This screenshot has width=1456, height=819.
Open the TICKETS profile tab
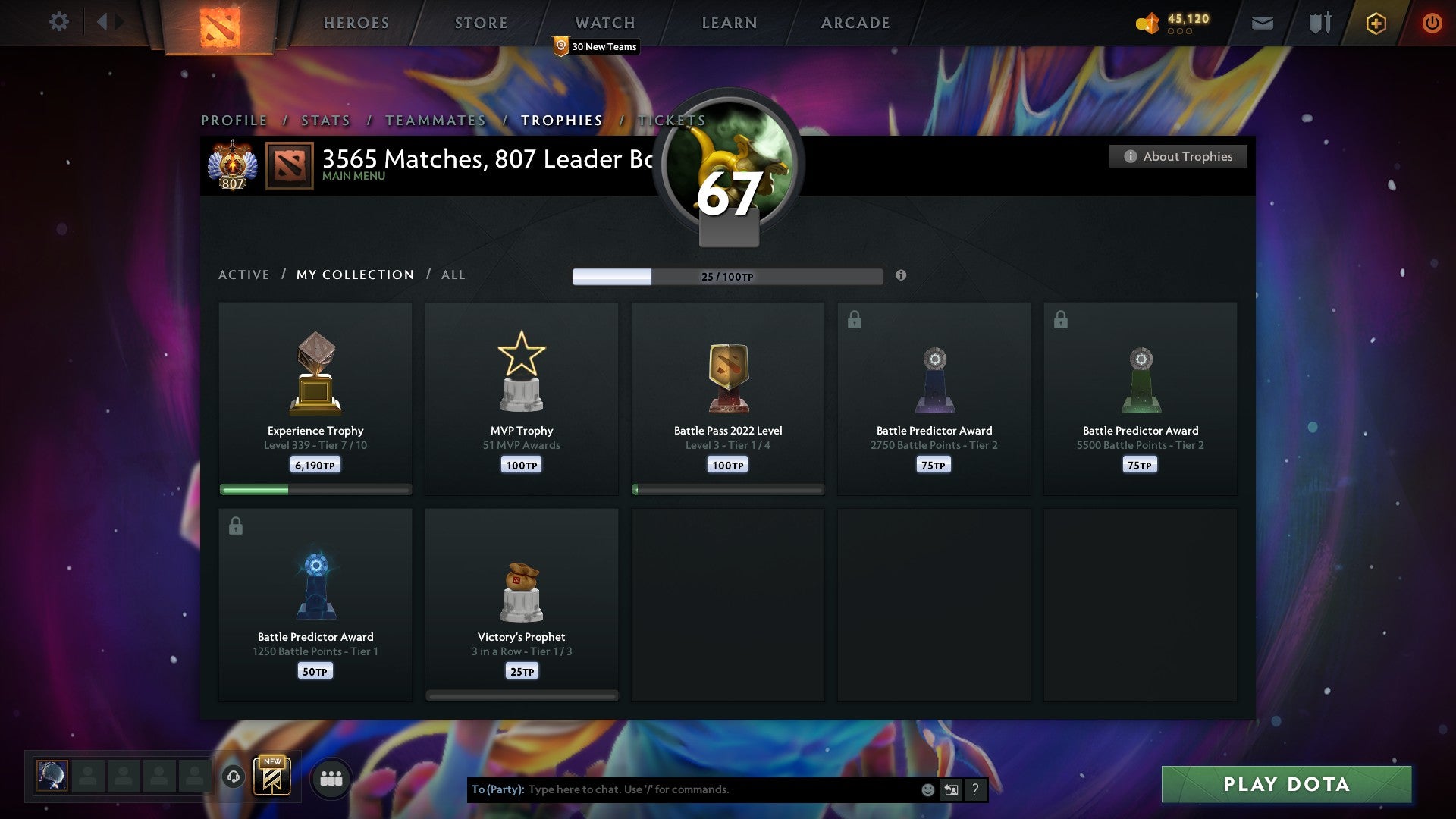pyautogui.click(x=672, y=120)
